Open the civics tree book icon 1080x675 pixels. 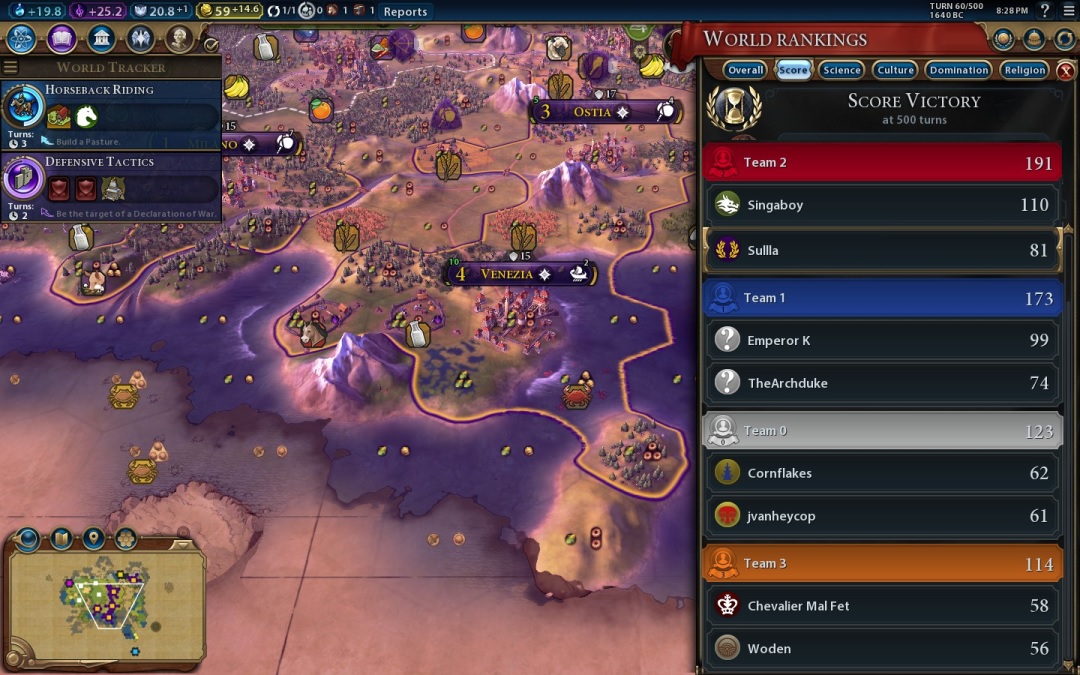point(62,39)
